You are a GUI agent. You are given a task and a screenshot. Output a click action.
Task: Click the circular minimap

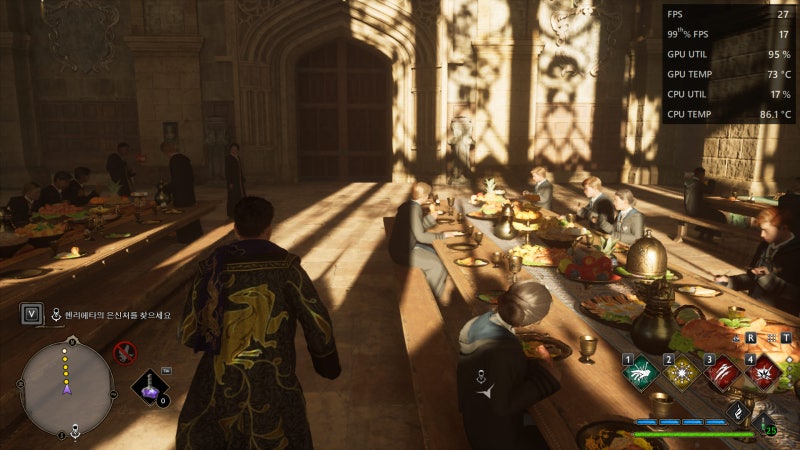(x=67, y=388)
